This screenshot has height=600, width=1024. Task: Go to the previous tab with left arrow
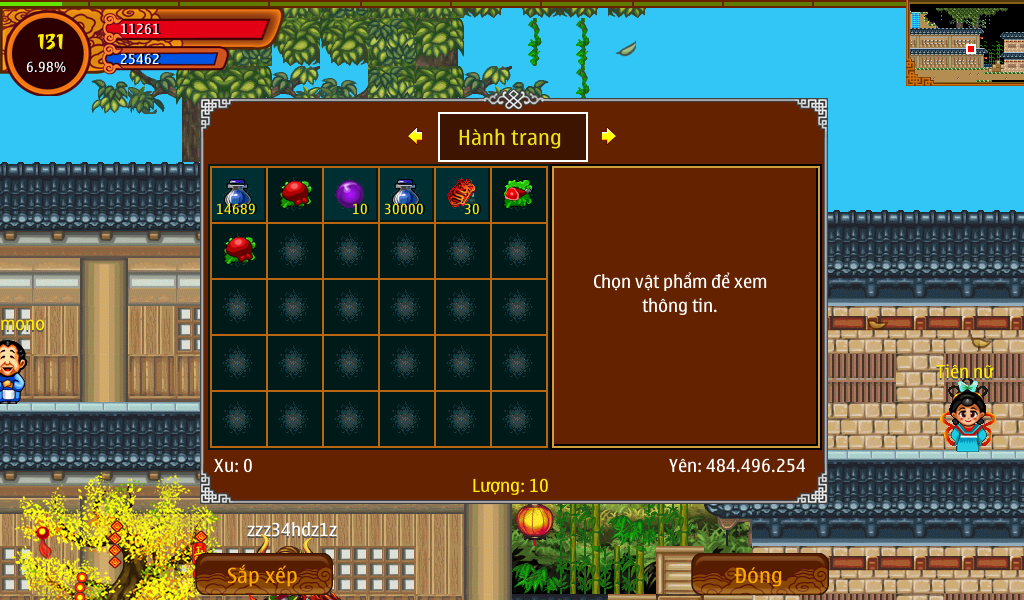pyautogui.click(x=415, y=136)
